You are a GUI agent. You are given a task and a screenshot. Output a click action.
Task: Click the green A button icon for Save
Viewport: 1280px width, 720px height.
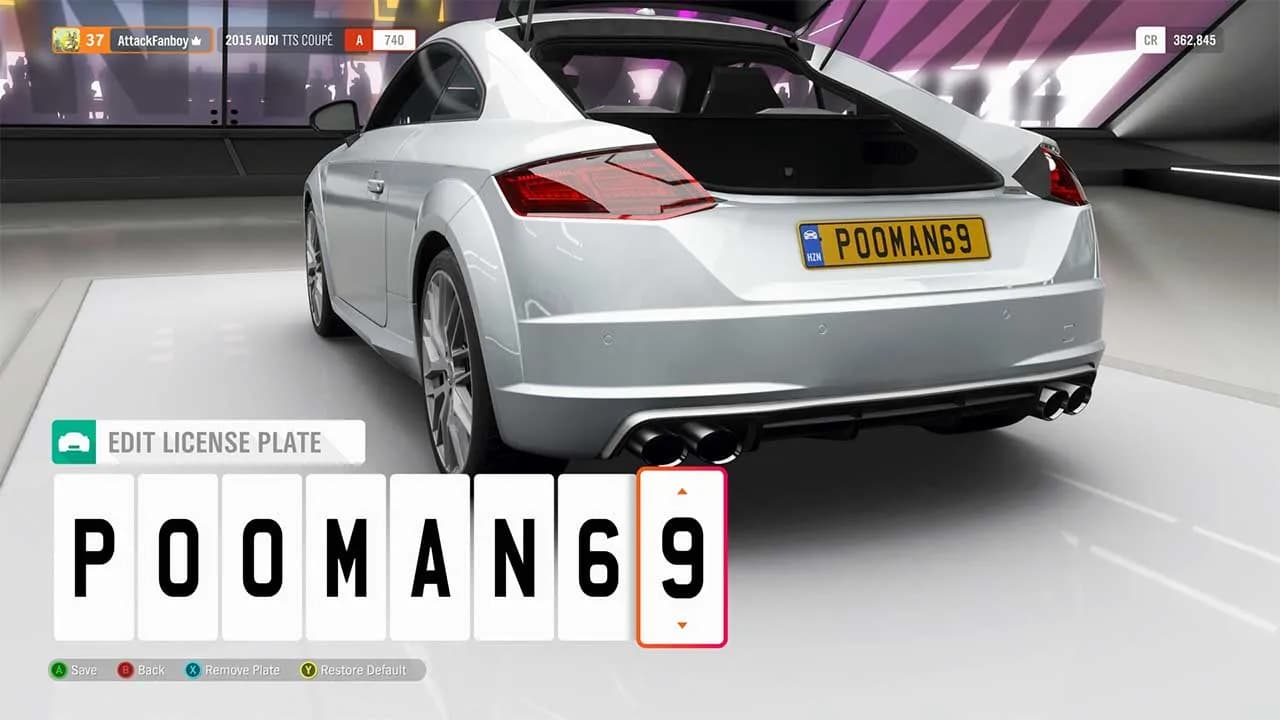click(x=57, y=670)
